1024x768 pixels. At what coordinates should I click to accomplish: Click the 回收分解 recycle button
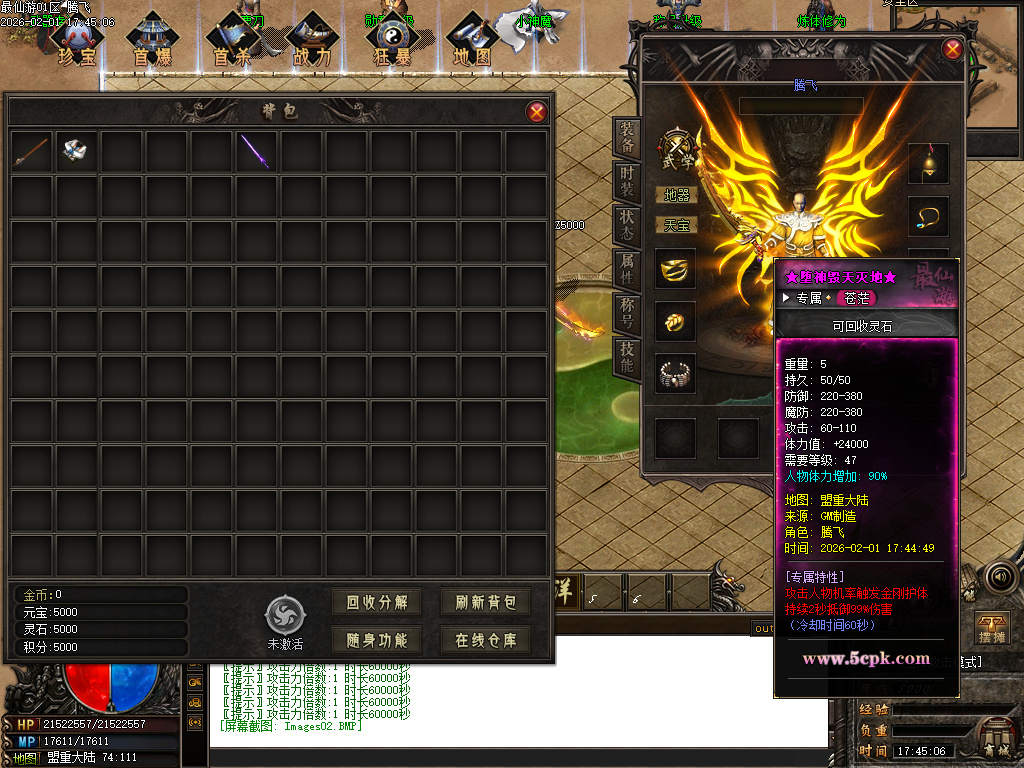pos(376,602)
